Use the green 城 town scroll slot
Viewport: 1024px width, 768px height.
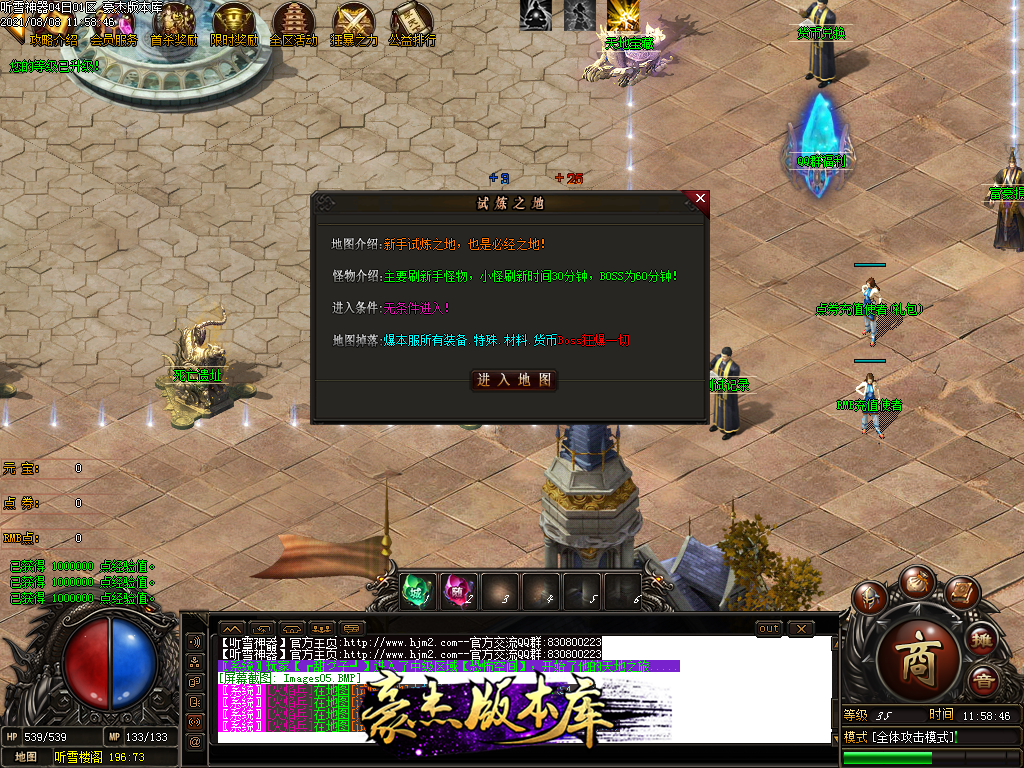[x=417, y=592]
